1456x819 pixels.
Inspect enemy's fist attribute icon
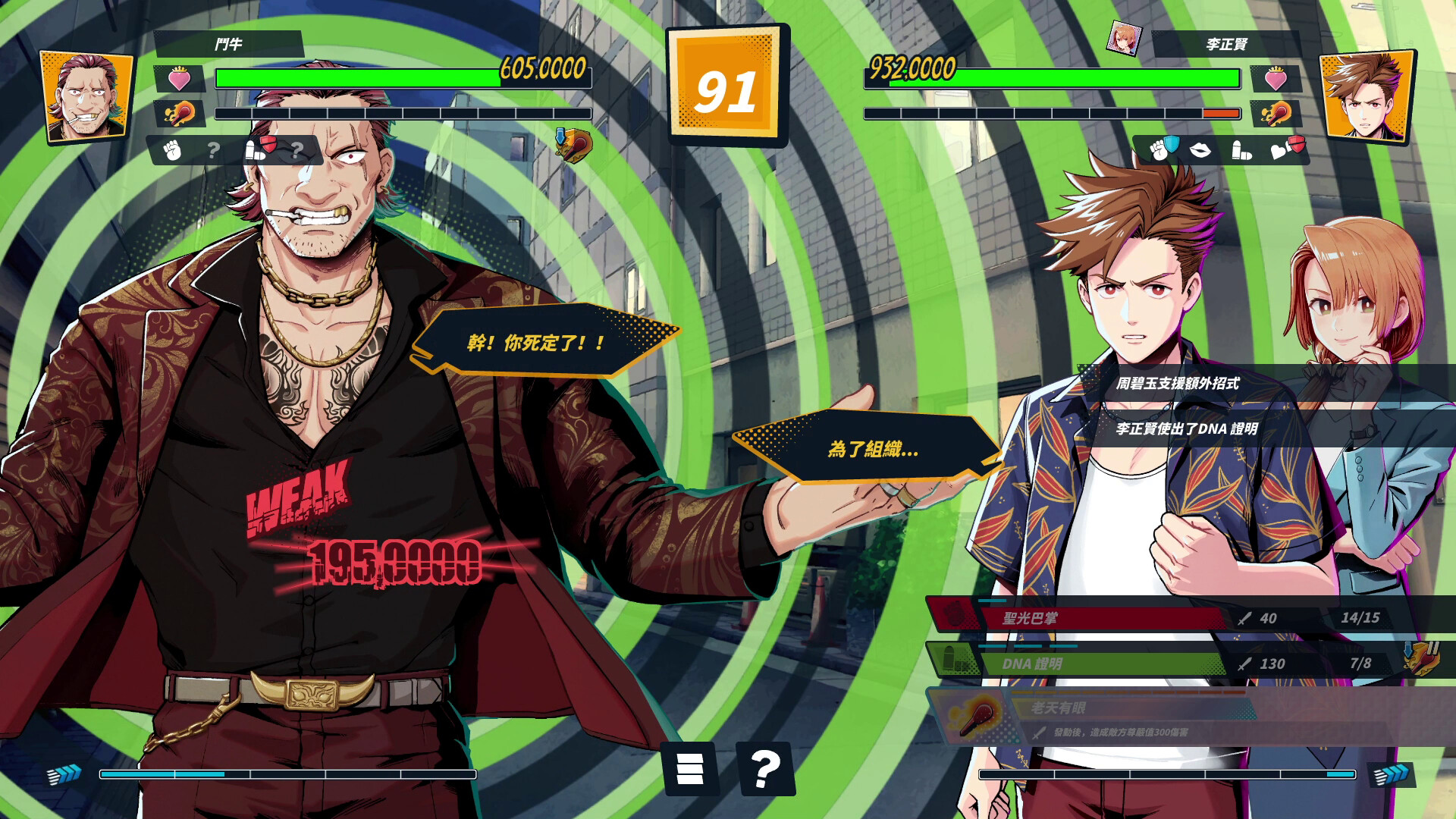[173, 150]
